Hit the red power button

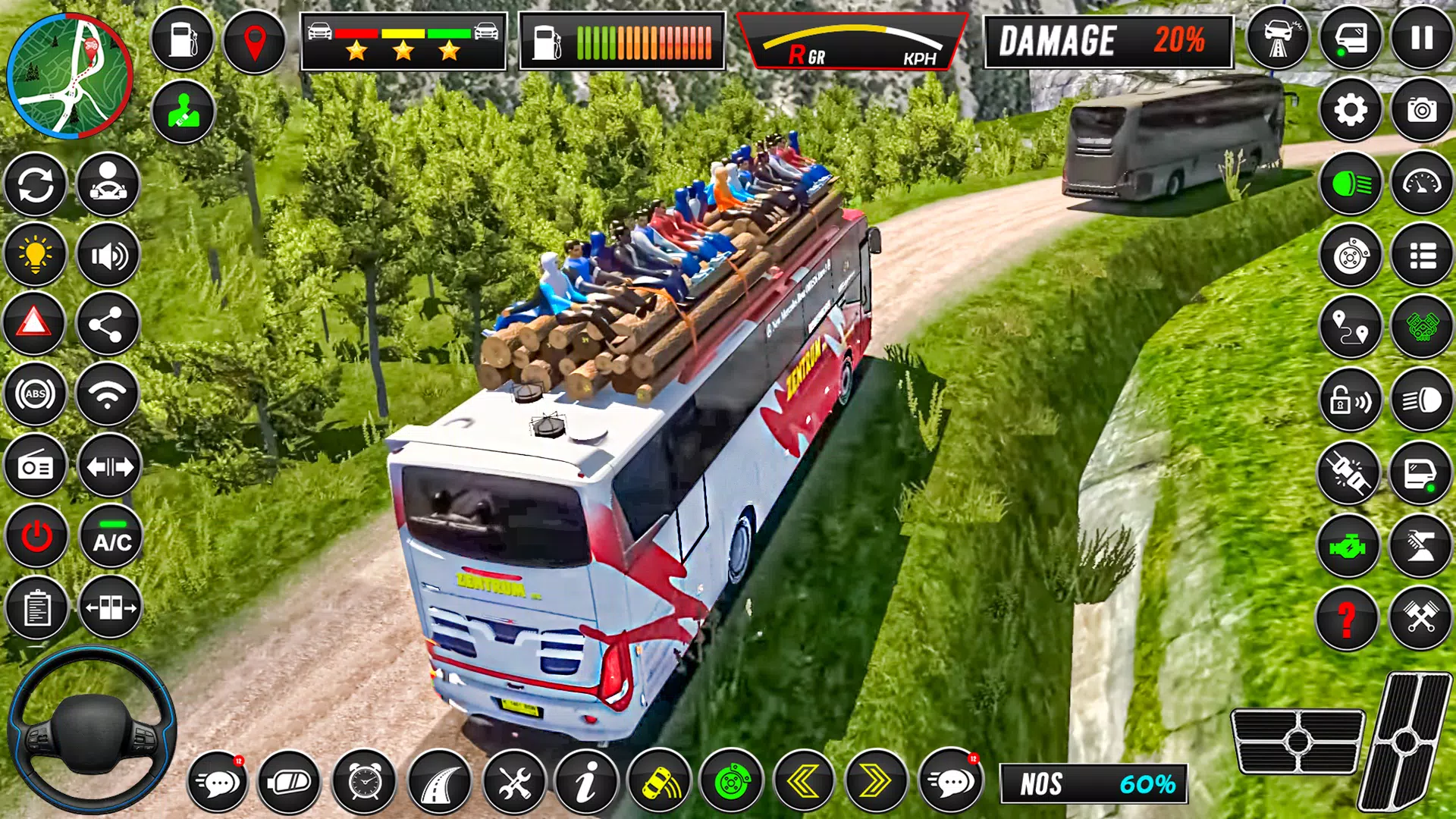pos(36,537)
